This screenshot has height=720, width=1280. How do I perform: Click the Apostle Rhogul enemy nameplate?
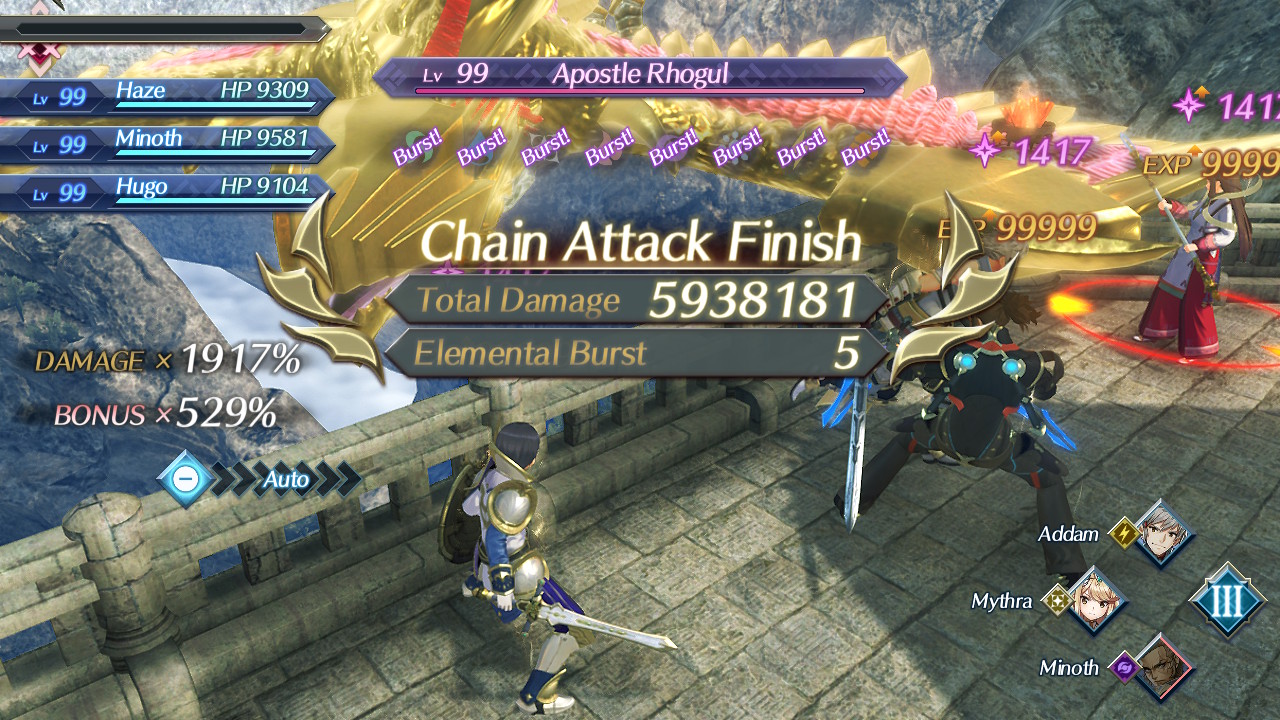[x=640, y=76]
